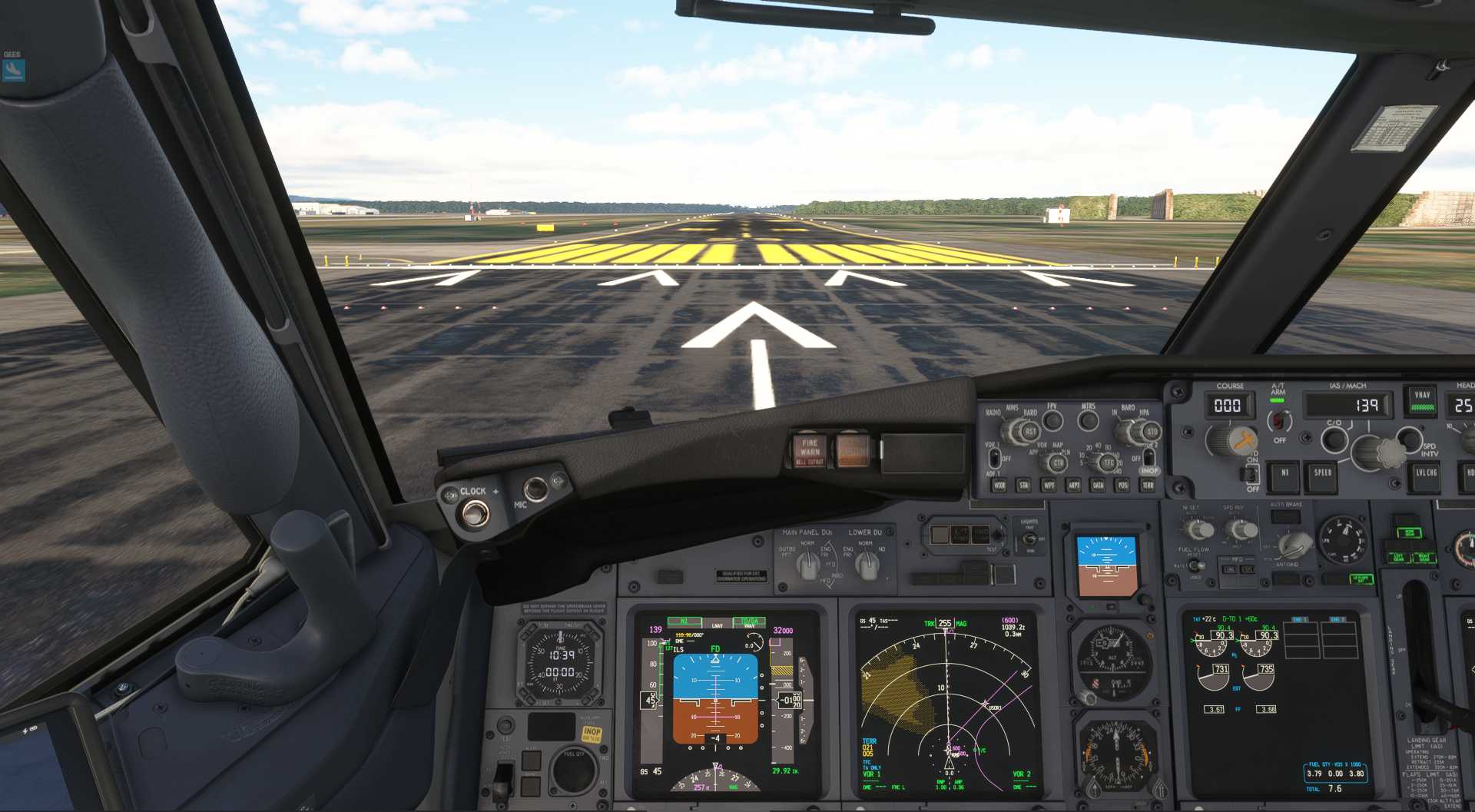This screenshot has height=812, width=1475.
Task: Toggle the DATA map button
Action: 1098,486
